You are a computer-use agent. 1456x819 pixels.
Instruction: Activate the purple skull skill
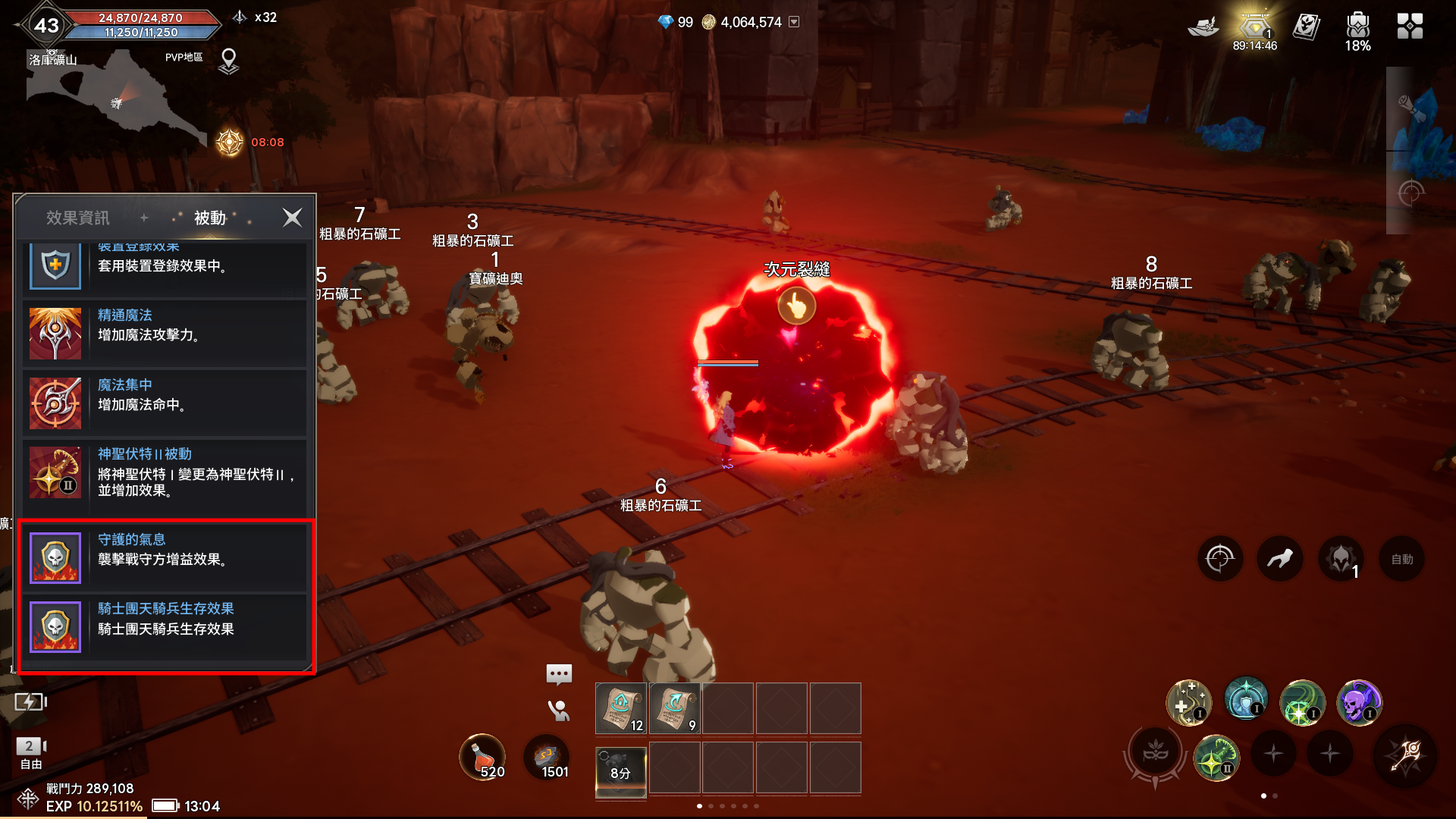pos(1359,702)
